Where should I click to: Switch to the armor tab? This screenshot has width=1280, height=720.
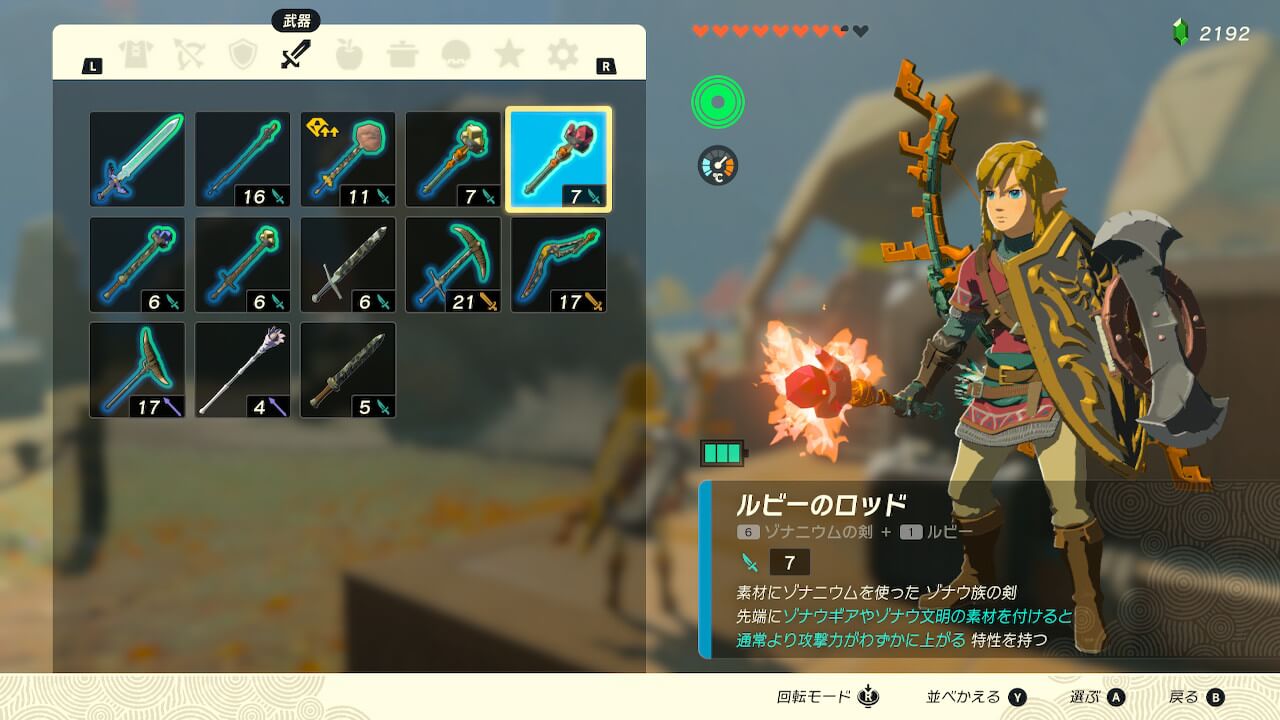(x=135, y=55)
